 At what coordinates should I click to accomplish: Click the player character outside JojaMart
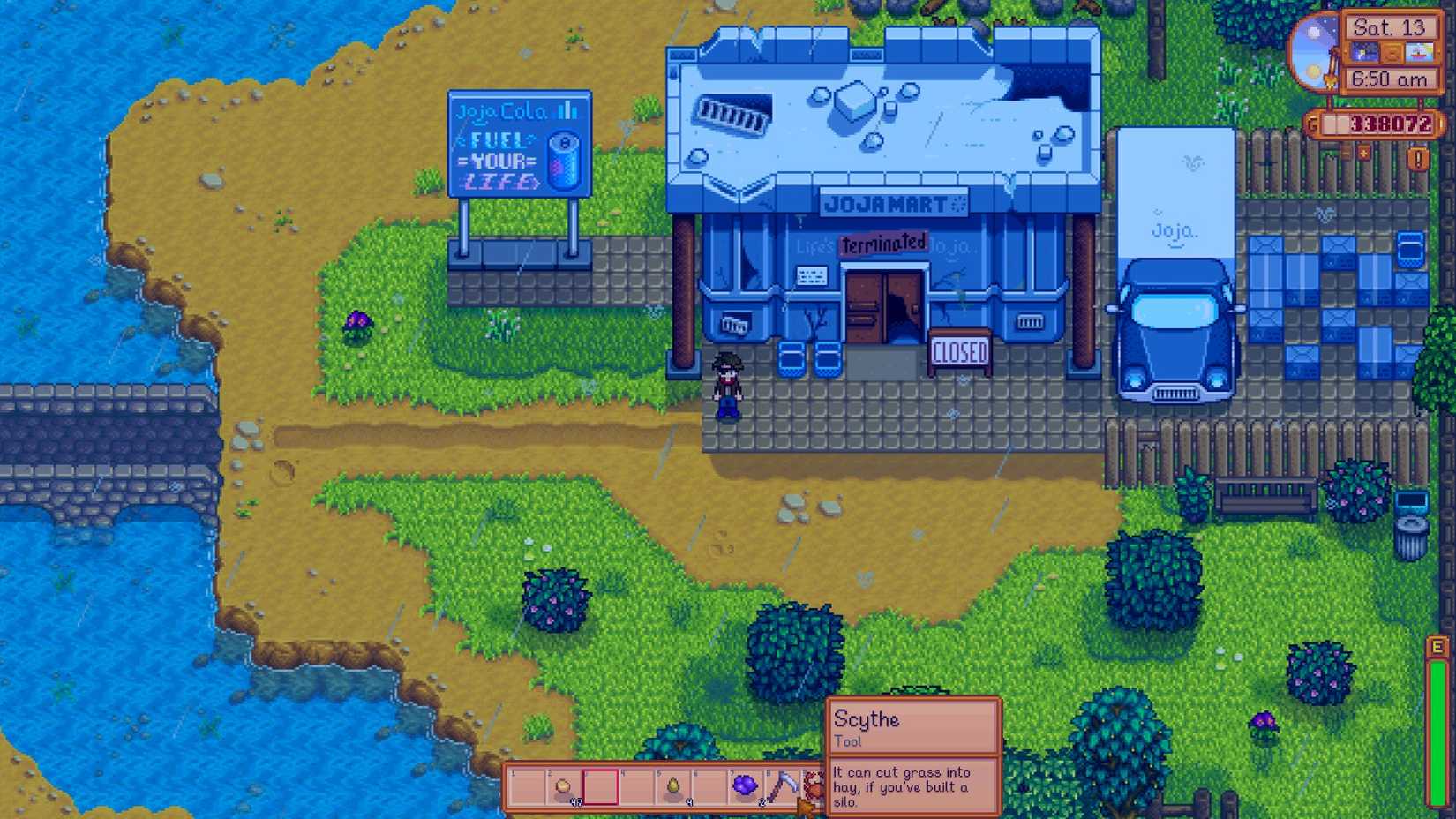click(x=726, y=384)
